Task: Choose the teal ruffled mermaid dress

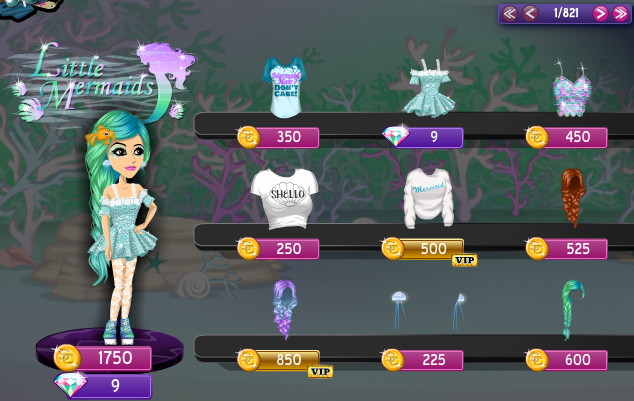Action: pyautogui.click(x=432, y=86)
